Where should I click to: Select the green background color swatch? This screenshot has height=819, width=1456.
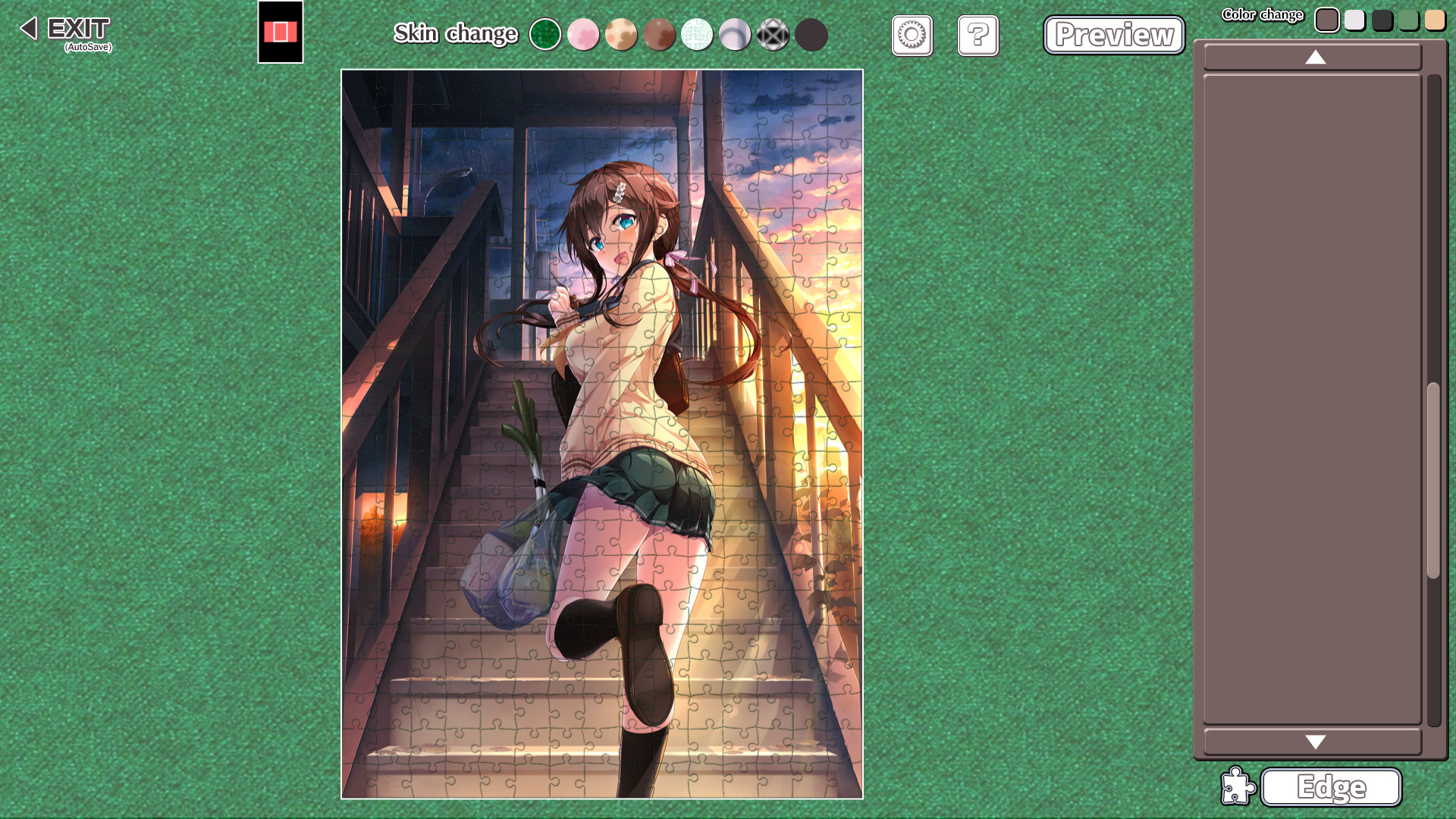click(x=1408, y=20)
